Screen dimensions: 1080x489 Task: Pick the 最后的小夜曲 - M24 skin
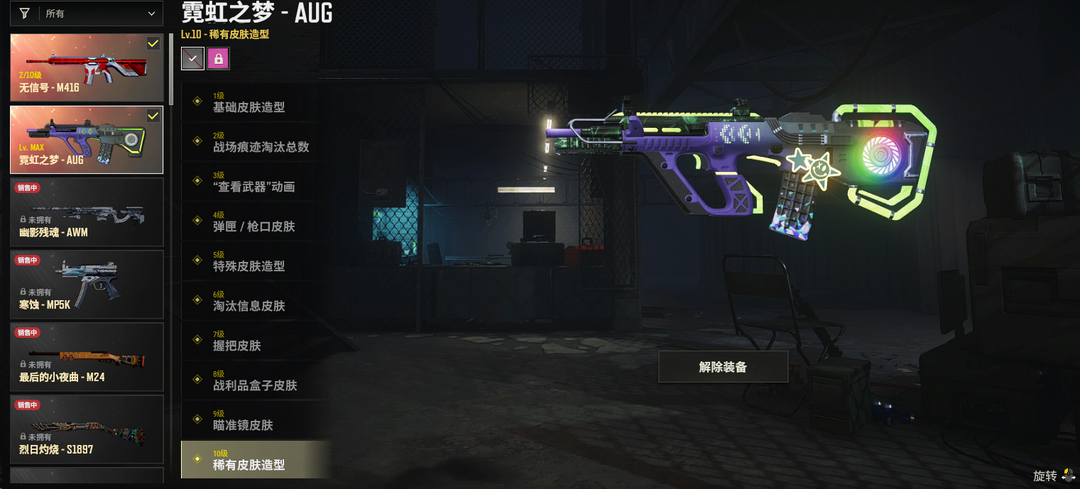coord(87,356)
